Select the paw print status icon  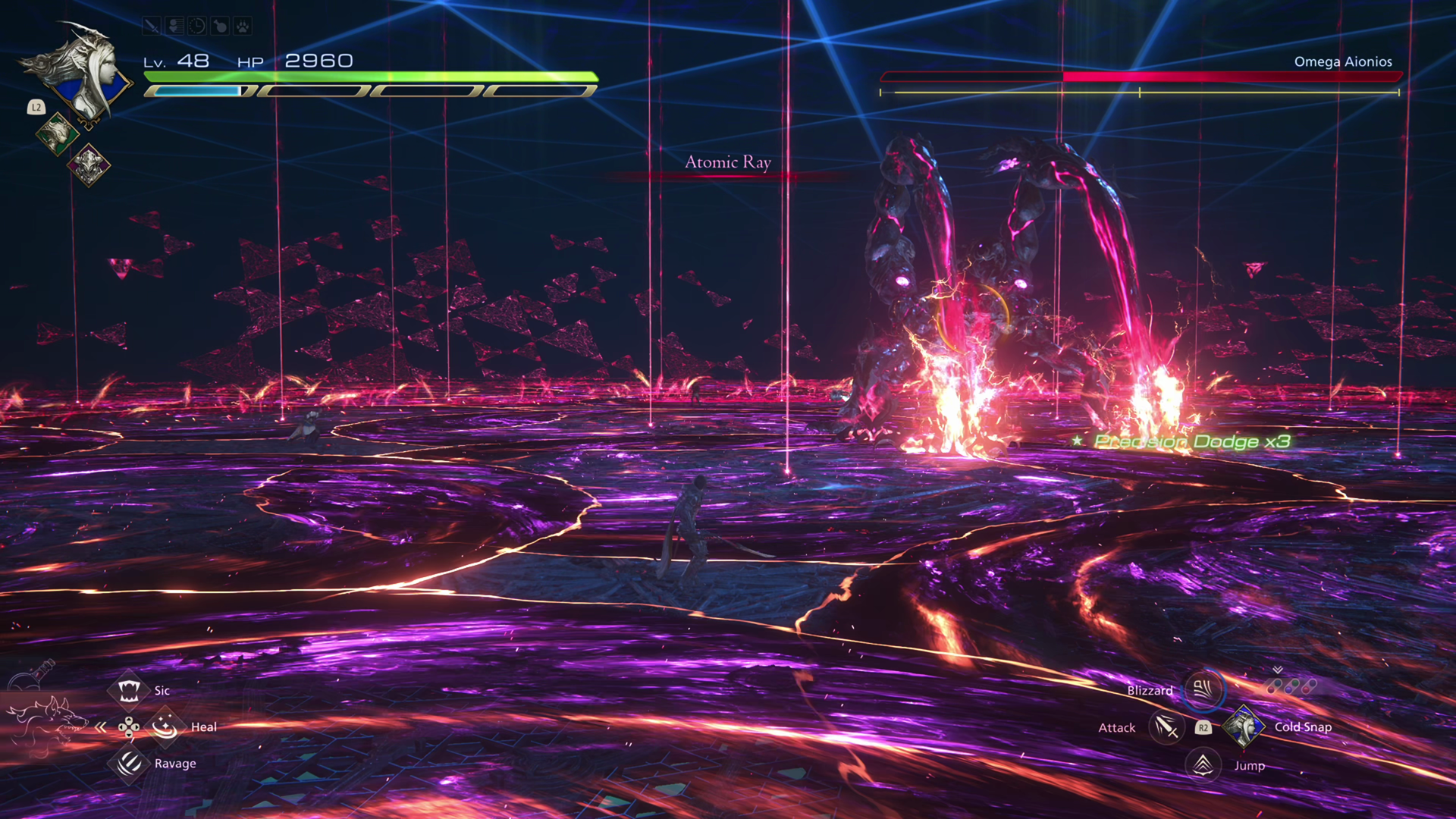(x=243, y=27)
